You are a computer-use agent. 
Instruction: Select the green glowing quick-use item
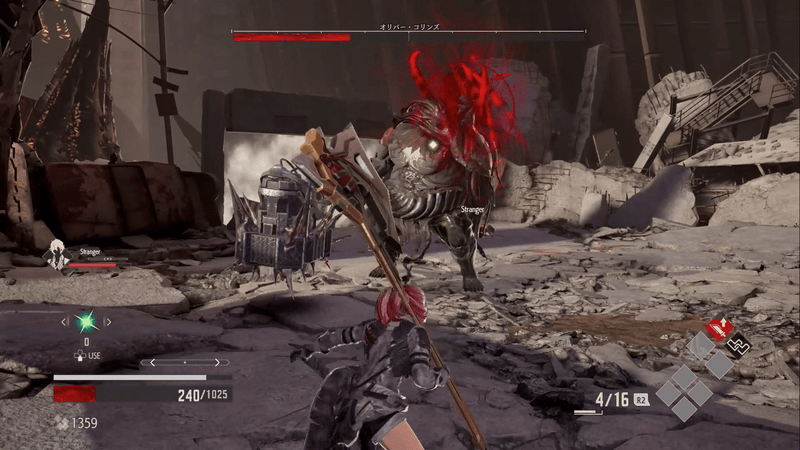(x=87, y=322)
